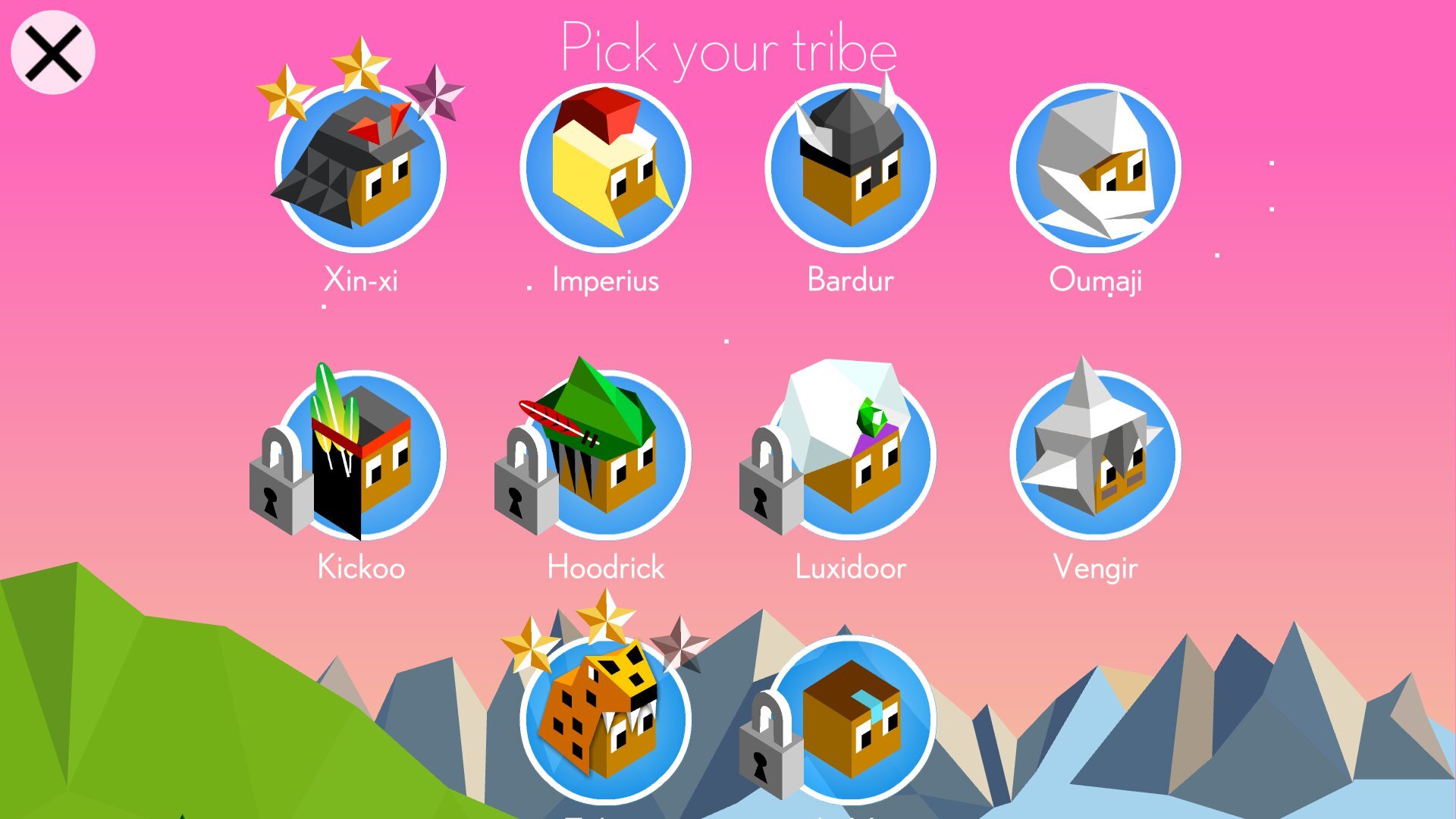Screen dimensions: 1456x819
Task: Click the Bardur tribe name label
Action: pyautogui.click(x=849, y=281)
